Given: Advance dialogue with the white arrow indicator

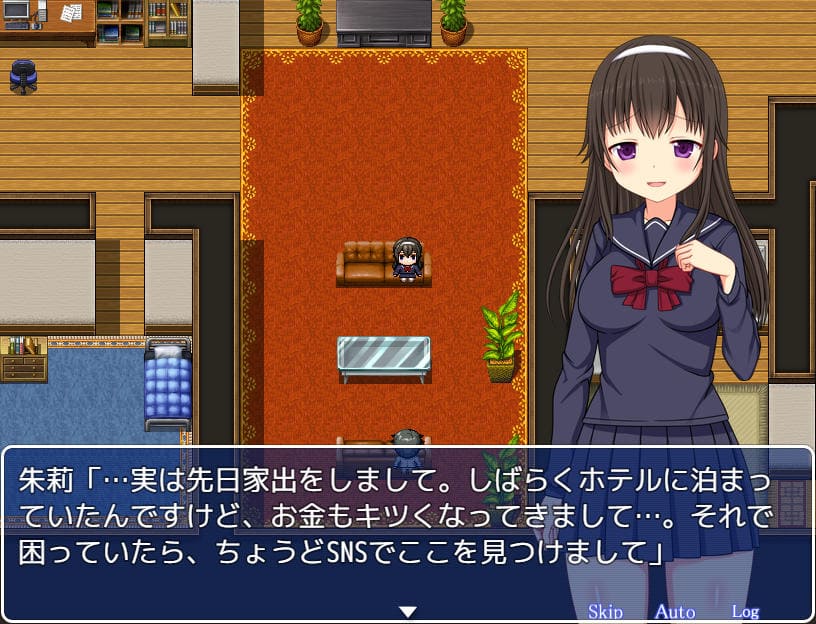Looking at the screenshot, I should click(x=407, y=611).
